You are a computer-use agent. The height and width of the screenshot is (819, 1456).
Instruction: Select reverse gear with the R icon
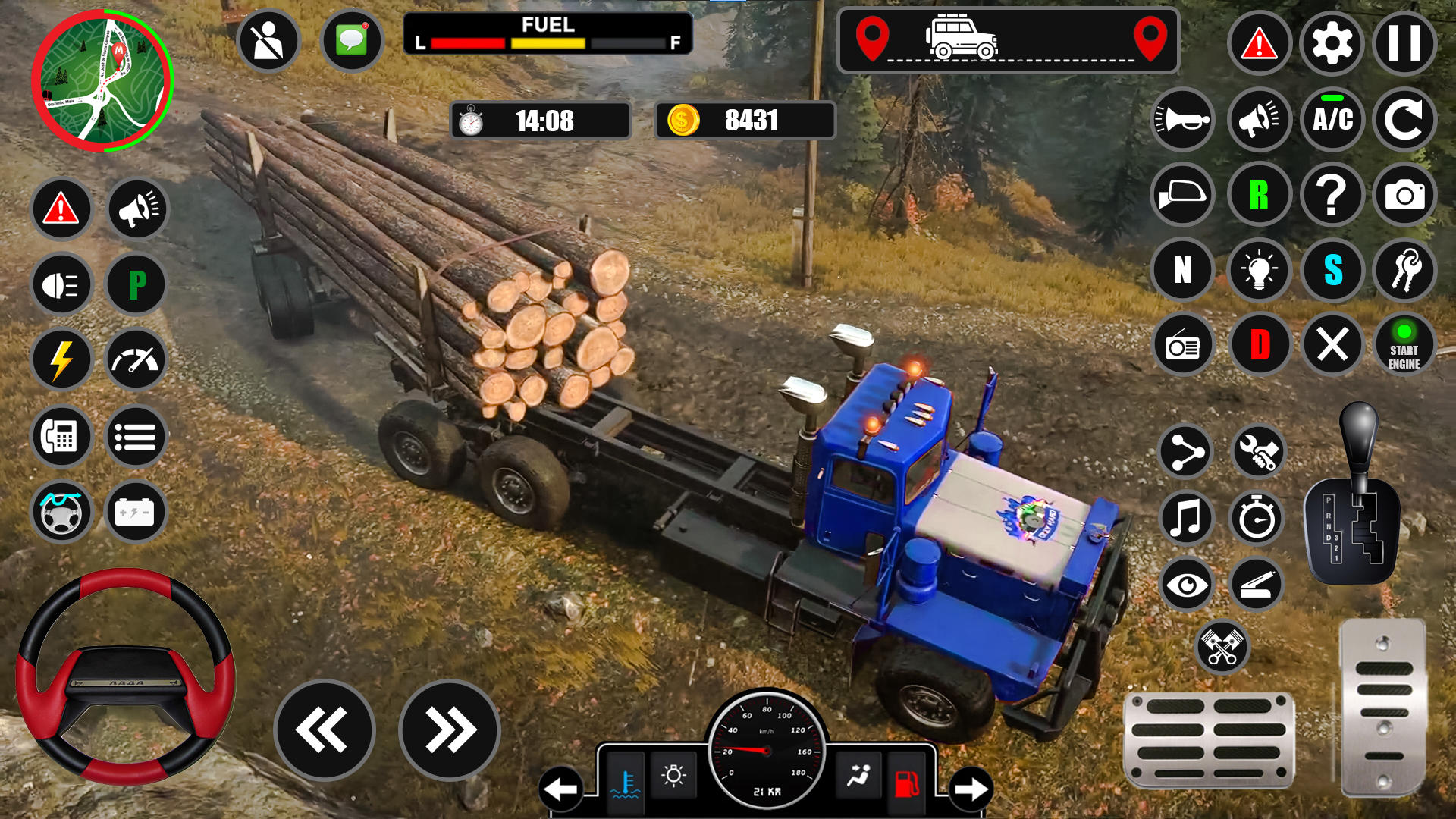click(1258, 195)
